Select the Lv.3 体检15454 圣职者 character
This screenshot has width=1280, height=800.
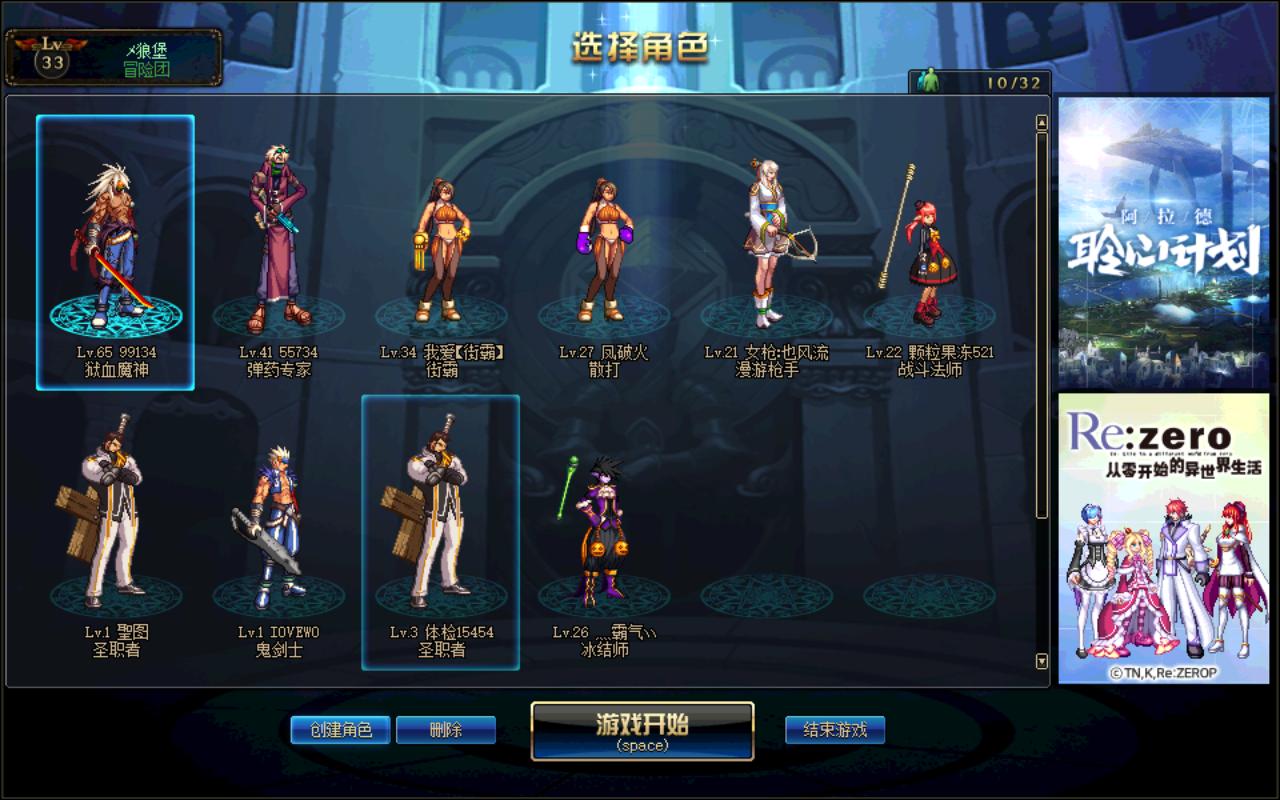(x=441, y=530)
